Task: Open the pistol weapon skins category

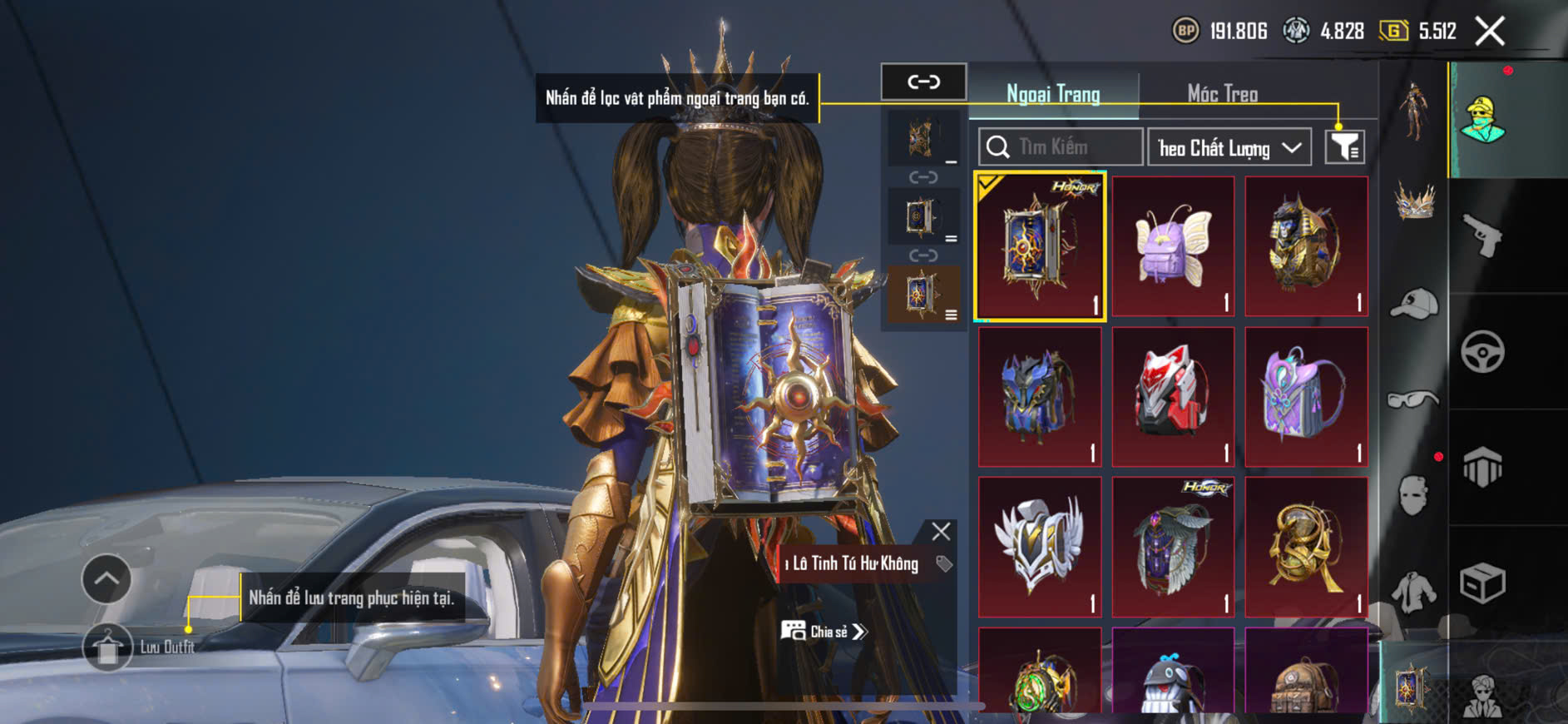Action: coord(1482,236)
